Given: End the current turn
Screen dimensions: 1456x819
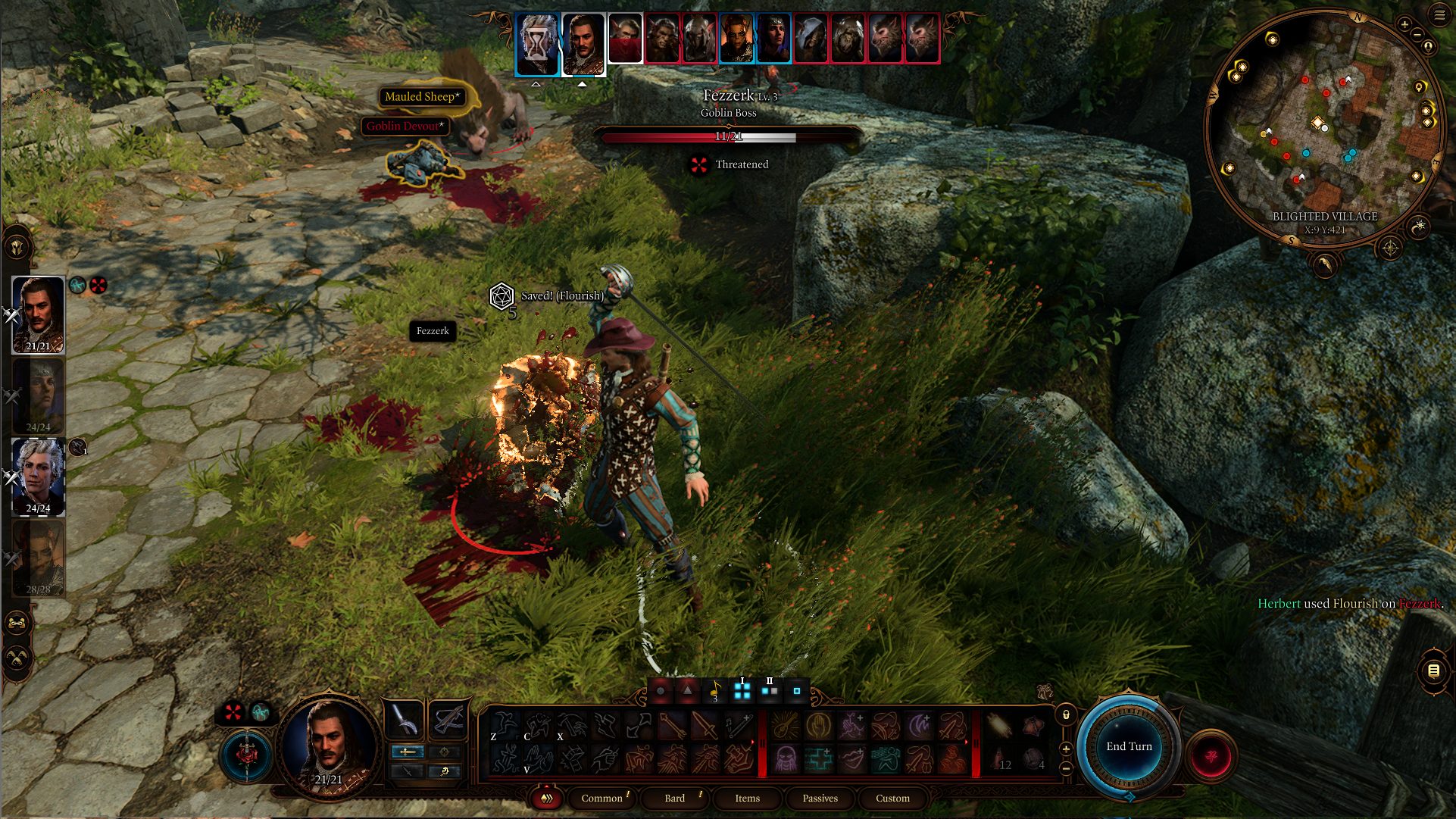Looking at the screenshot, I should pyautogui.click(x=1128, y=747).
